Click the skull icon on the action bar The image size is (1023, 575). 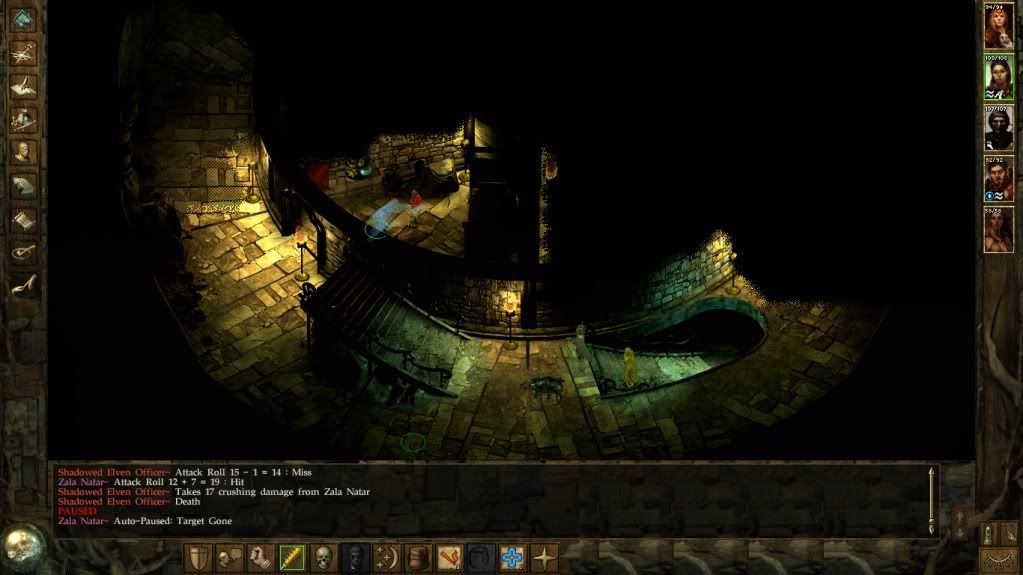323,557
